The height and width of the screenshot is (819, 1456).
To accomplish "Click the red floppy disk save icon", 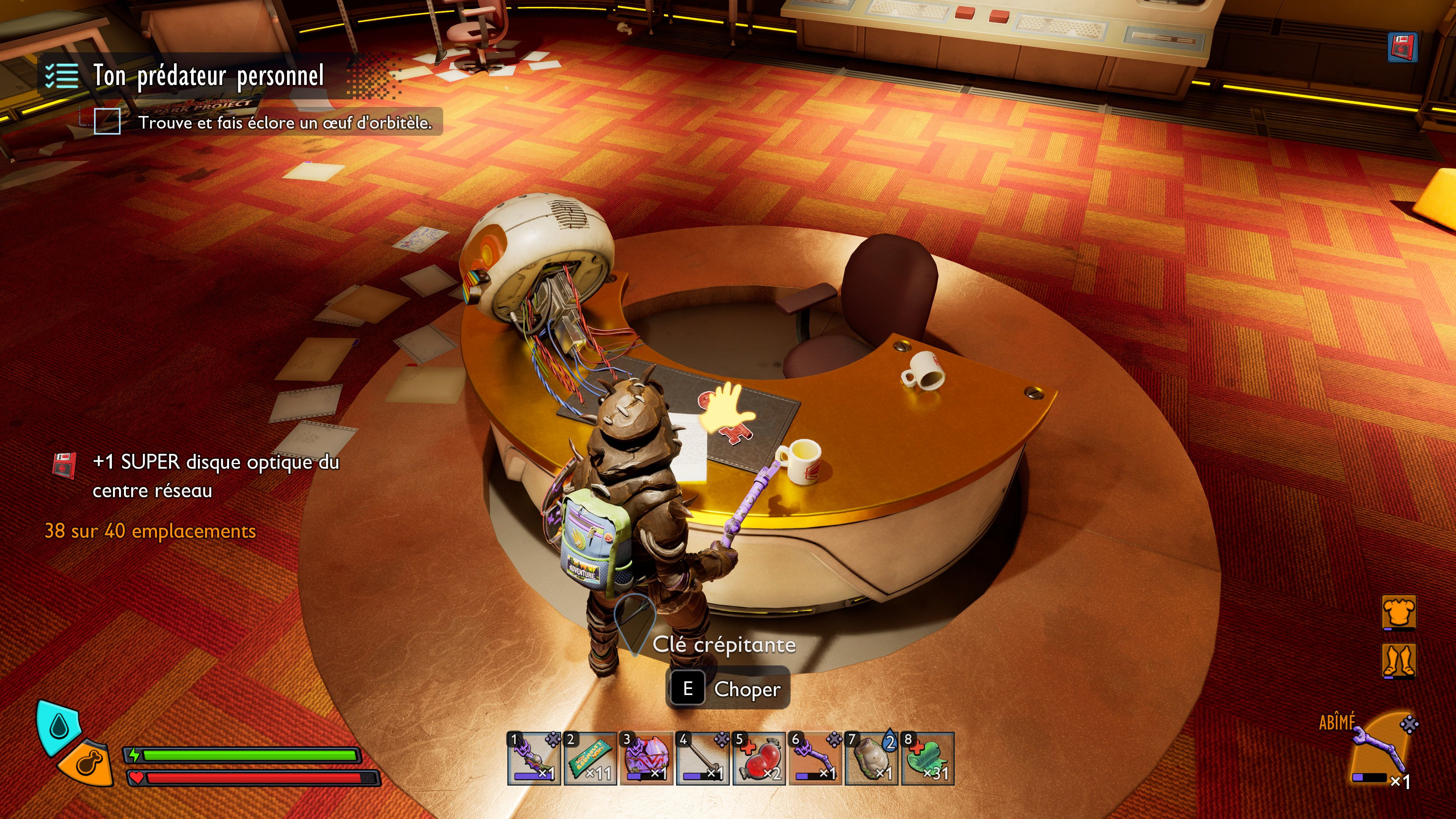I will click(x=1402, y=47).
